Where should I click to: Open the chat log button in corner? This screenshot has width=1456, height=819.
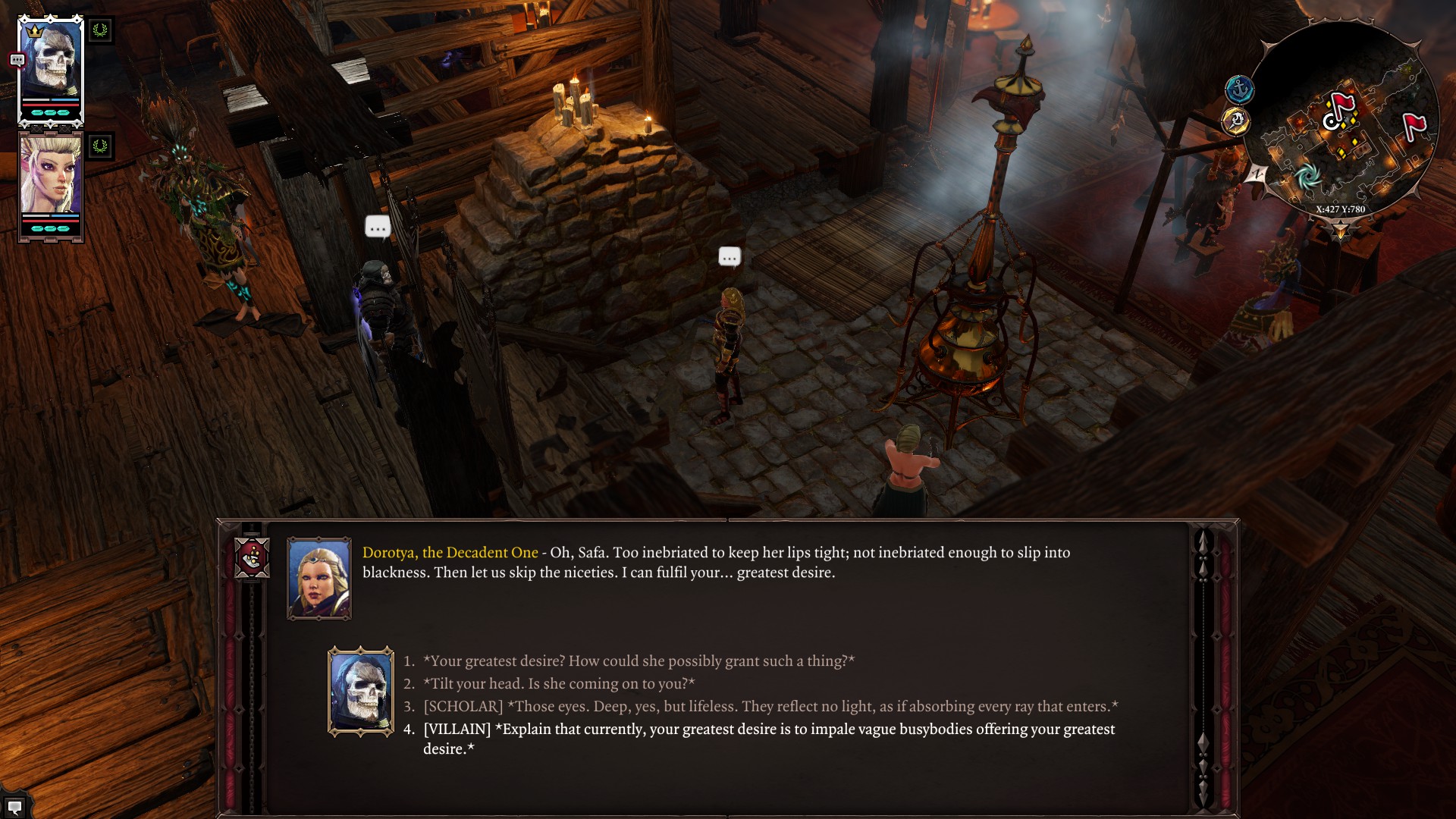click(14, 807)
